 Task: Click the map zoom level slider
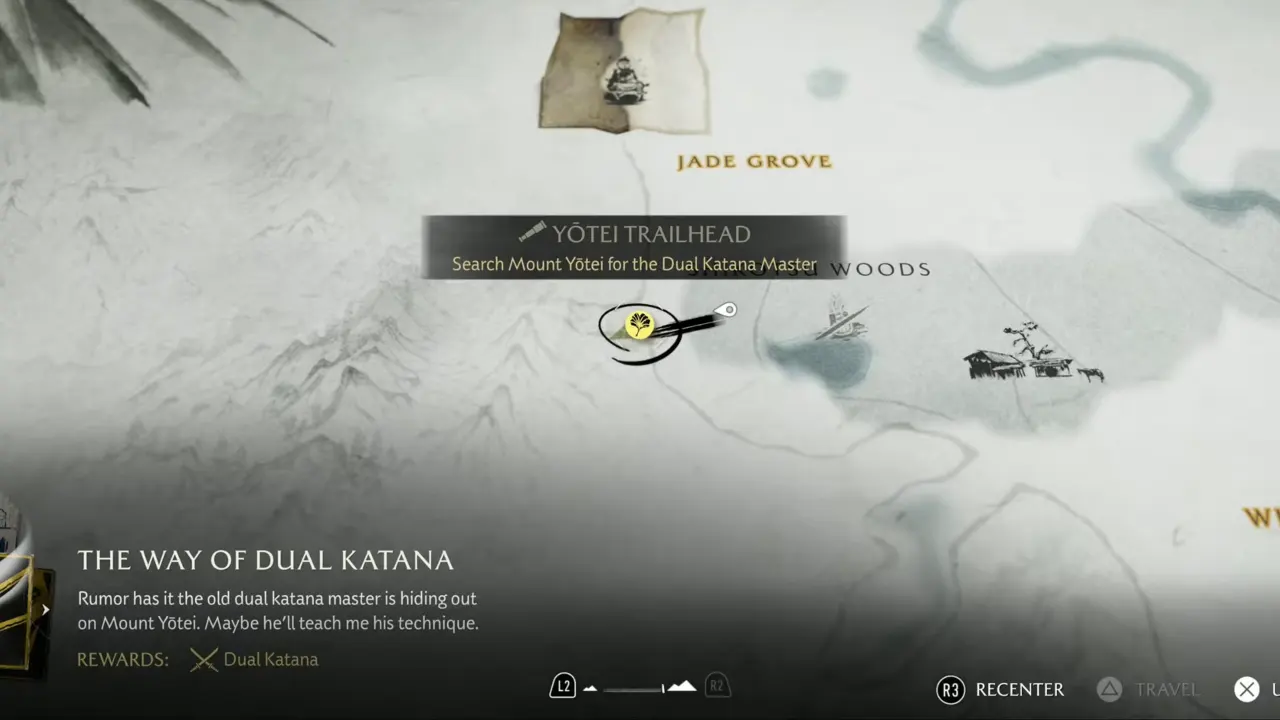(640, 687)
